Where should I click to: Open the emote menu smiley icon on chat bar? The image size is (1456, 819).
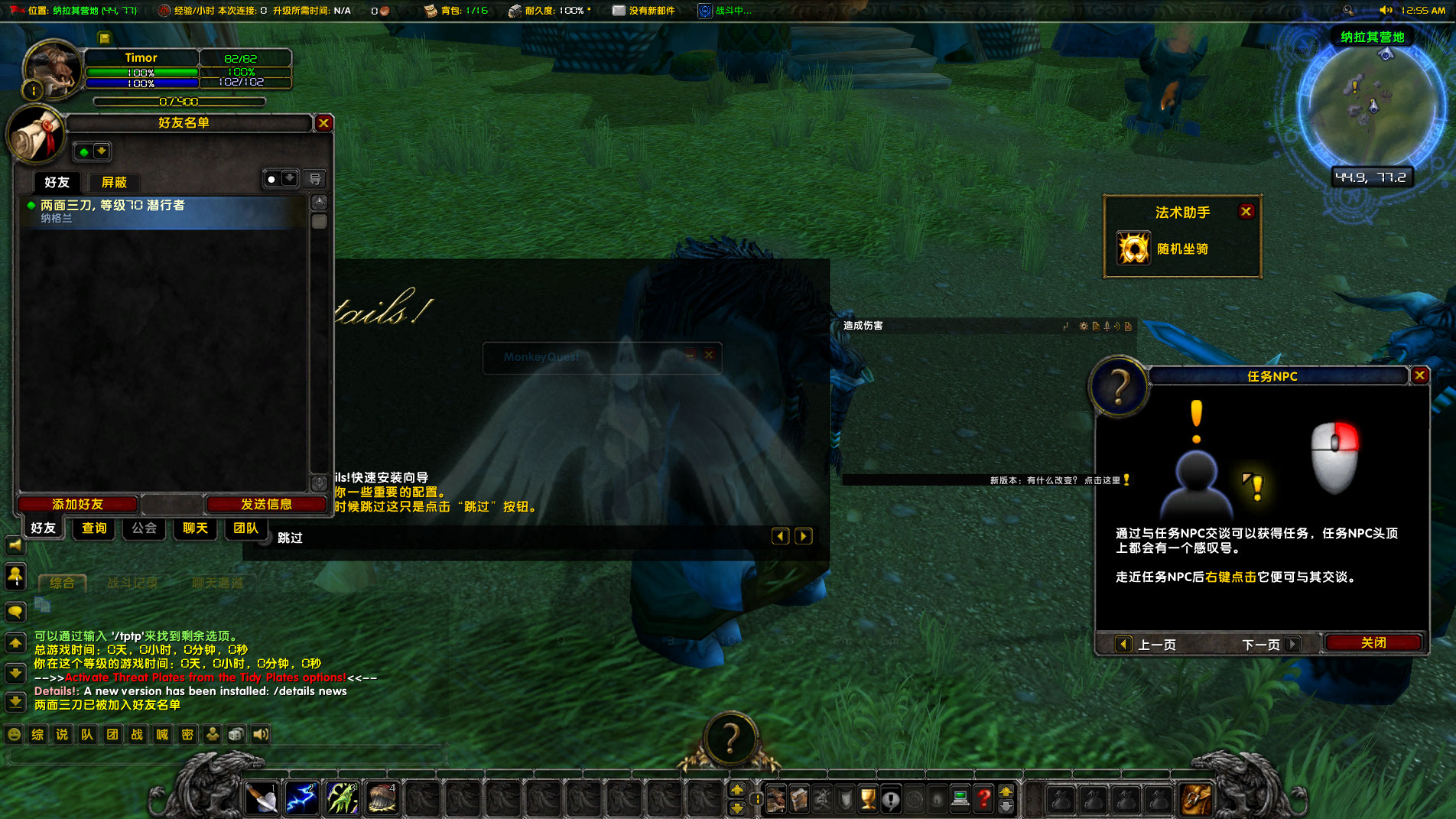click(15, 734)
